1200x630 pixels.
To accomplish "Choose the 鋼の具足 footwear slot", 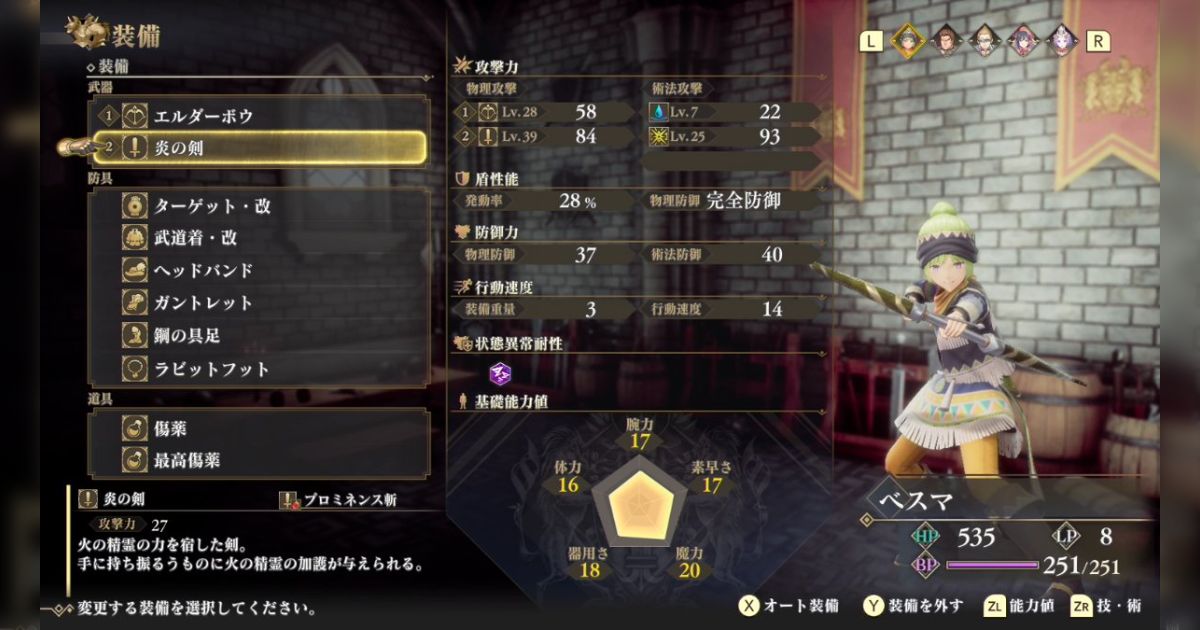I will pos(260,335).
